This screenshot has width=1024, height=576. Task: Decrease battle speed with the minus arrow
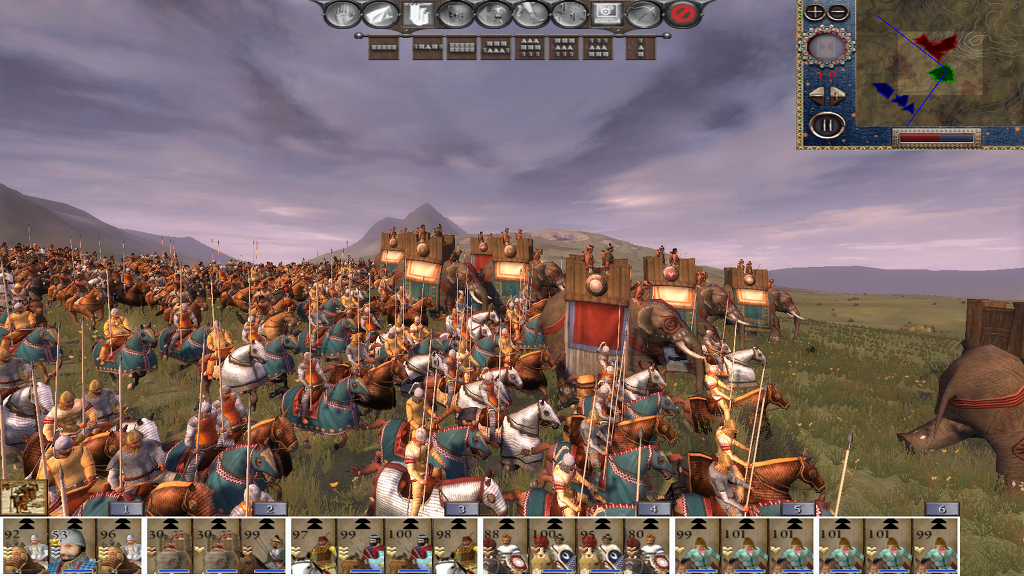pos(816,96)
